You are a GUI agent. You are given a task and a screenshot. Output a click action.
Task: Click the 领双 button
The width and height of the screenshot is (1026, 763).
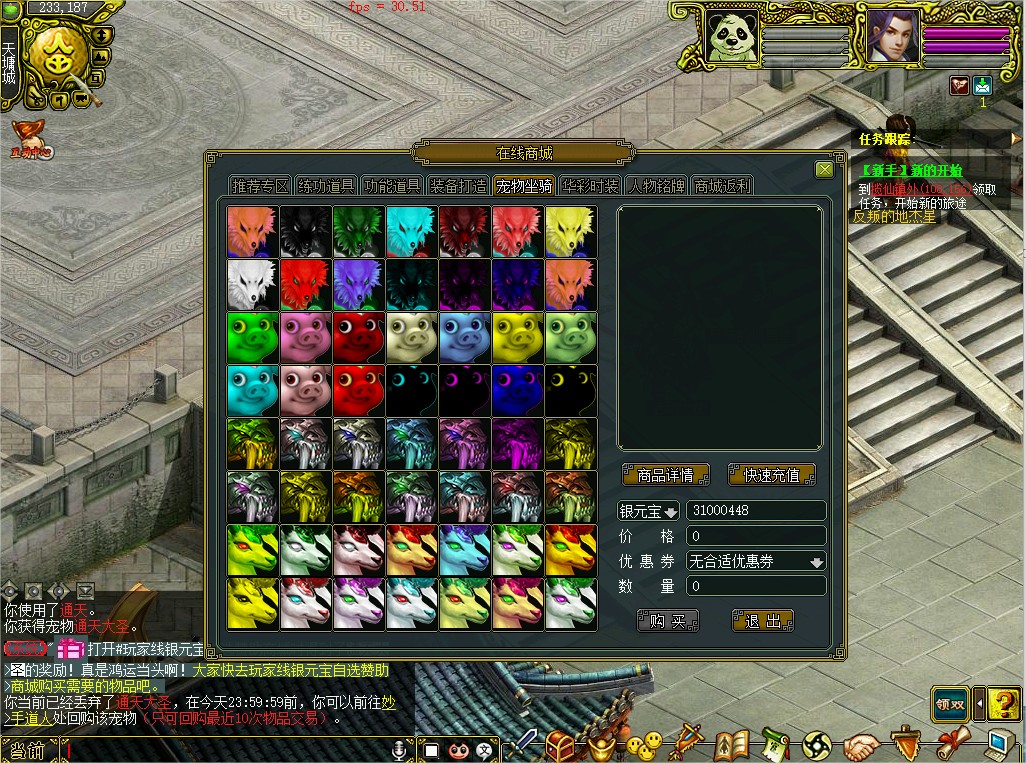(x=949, y=704)
